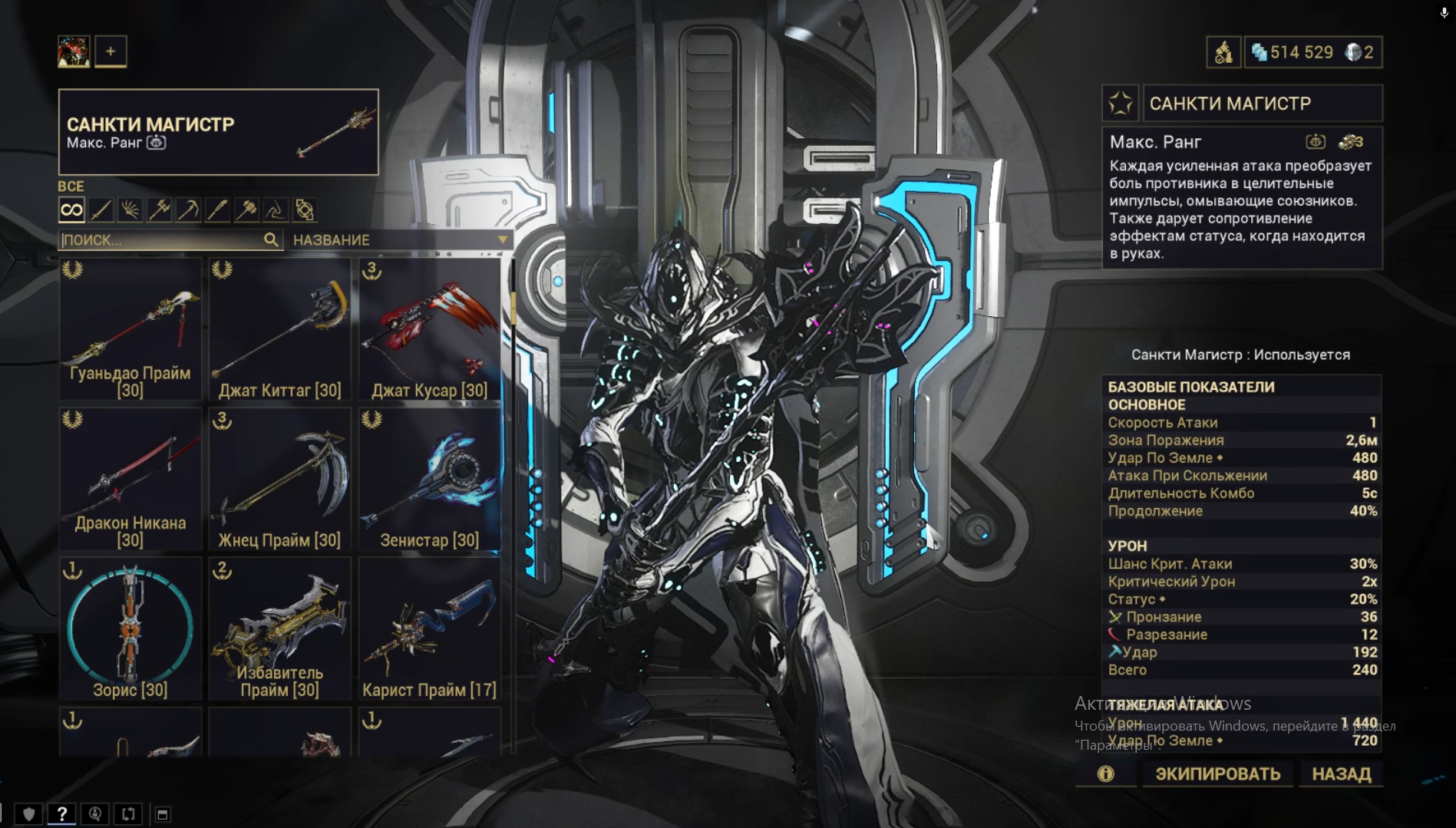Screen dimensions: 1456x828
Task: Pick the Зорис weapon tile
Action: (130, 628)
